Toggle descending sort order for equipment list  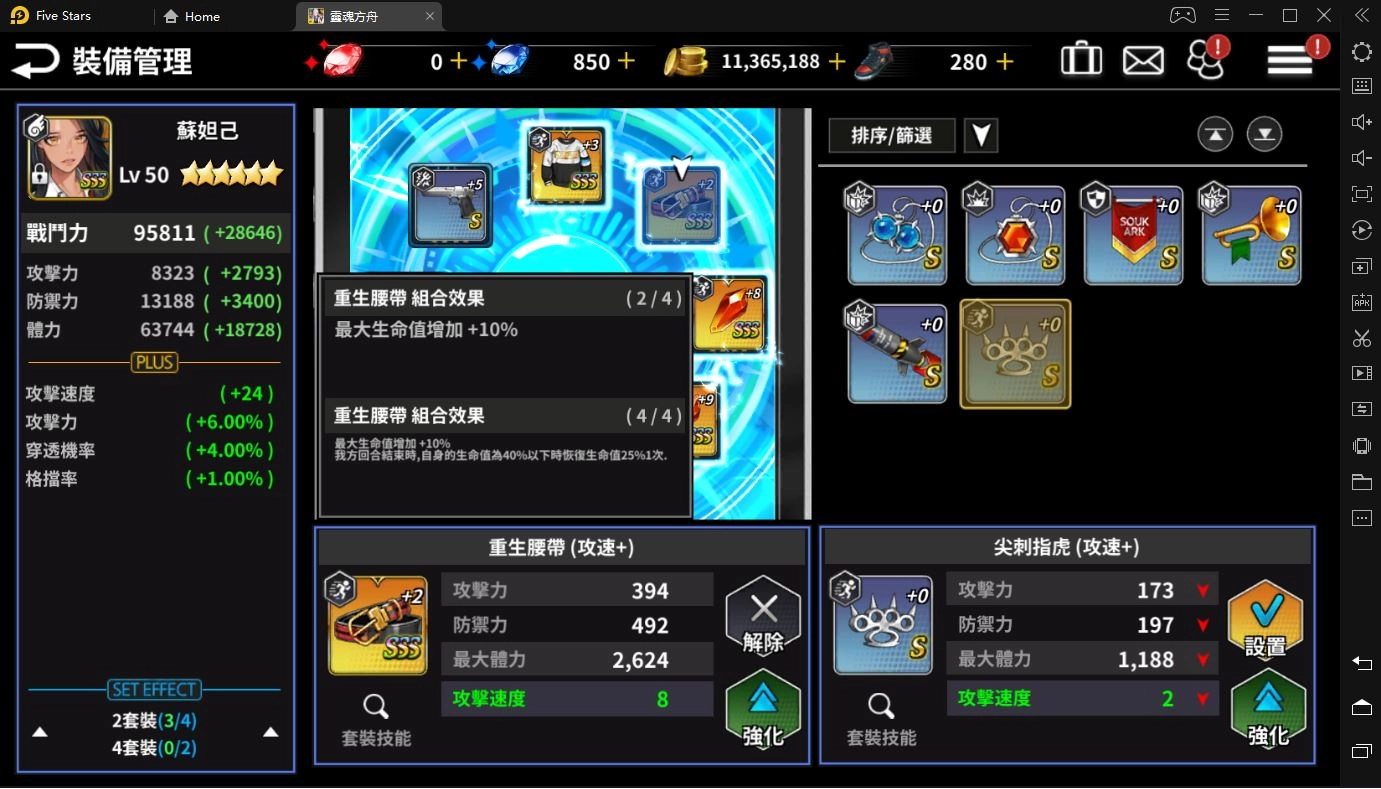(x=1264, y=133)
